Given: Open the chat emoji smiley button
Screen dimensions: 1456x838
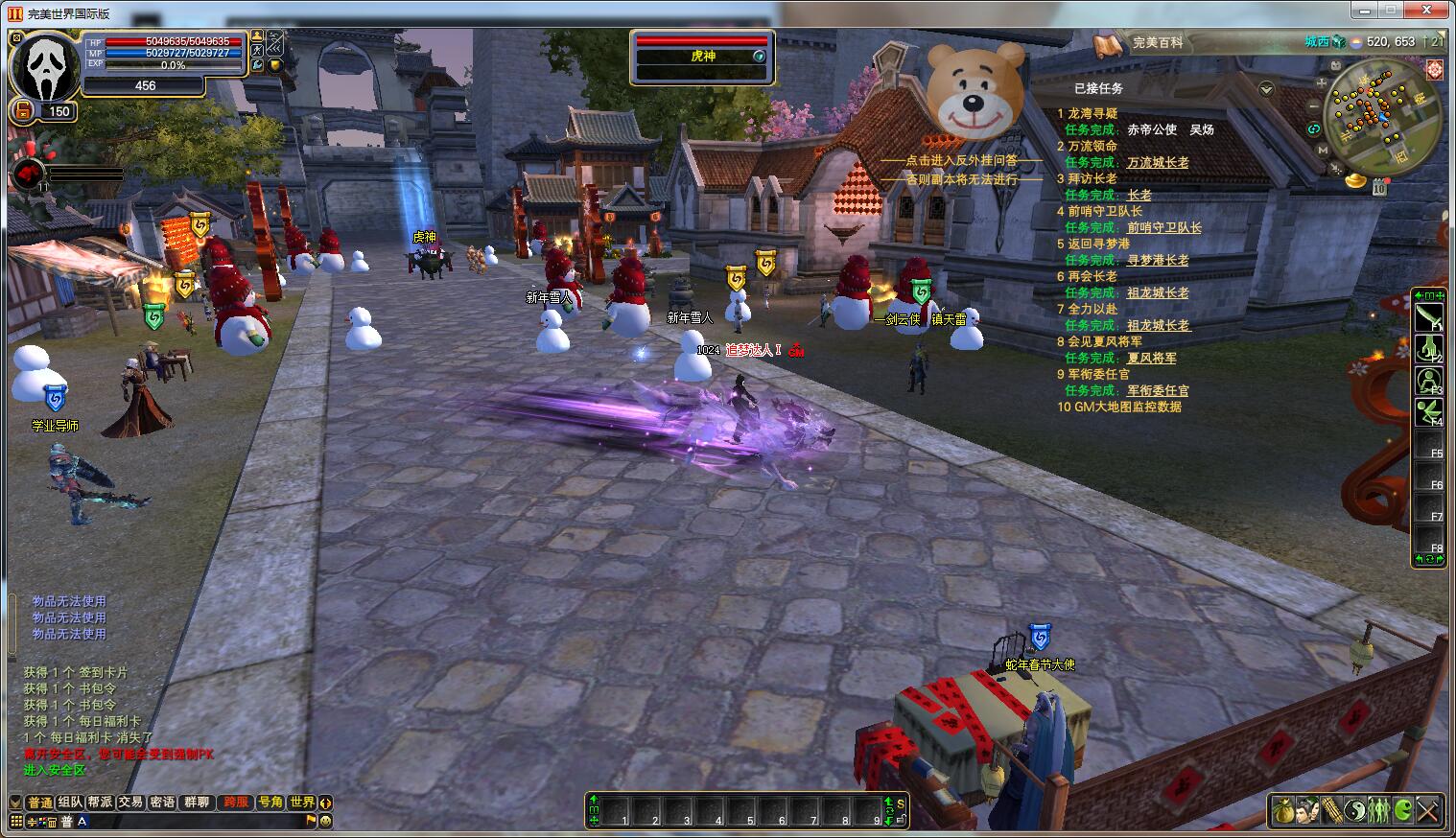Looking at the screenshot, I should click(x=325, y=821).
